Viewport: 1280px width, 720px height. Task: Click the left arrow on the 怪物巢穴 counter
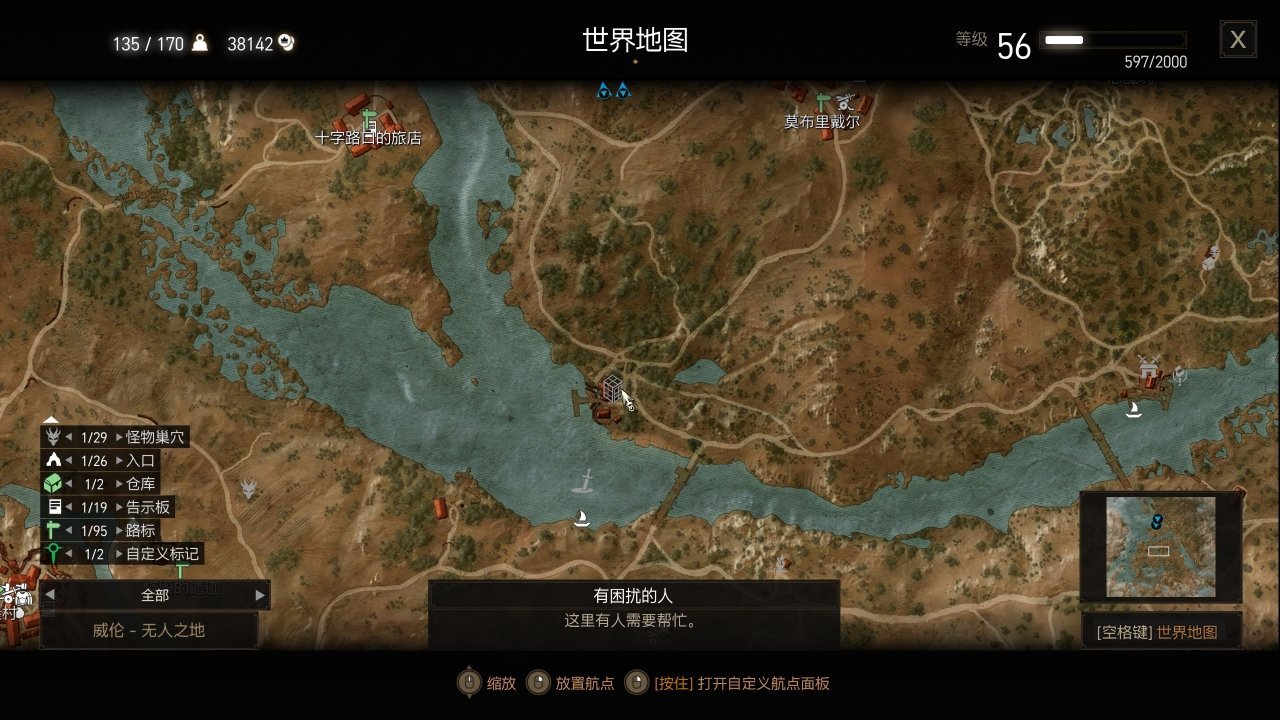(x=71, y=437)
